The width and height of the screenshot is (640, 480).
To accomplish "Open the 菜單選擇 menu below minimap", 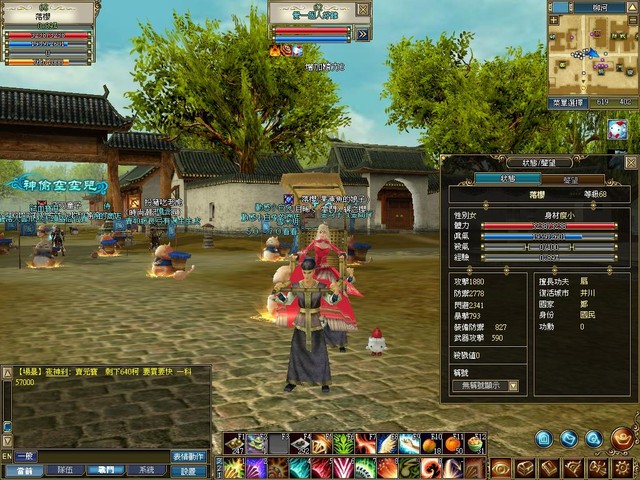I will coord(567,101).
